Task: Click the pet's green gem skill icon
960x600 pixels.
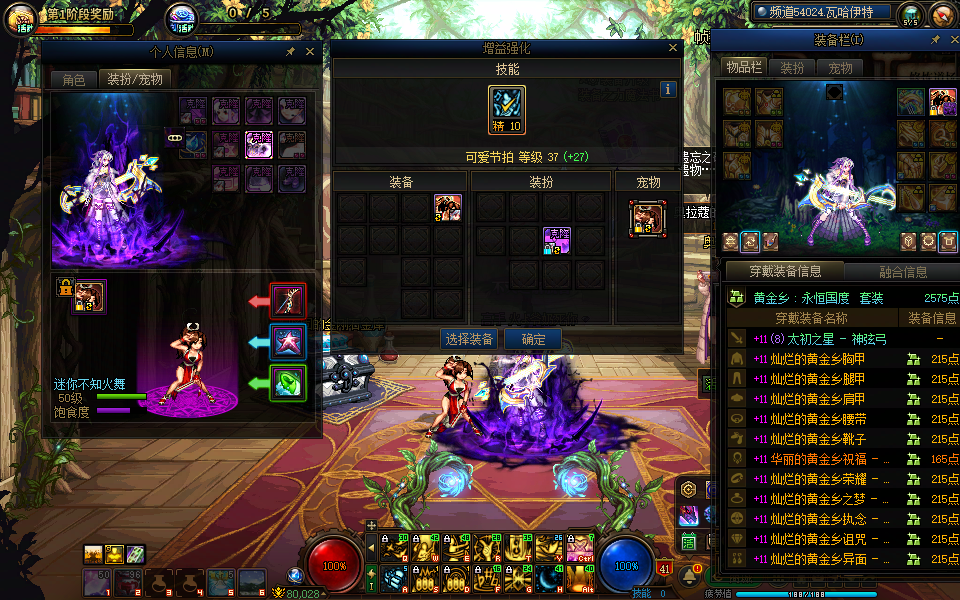Action: tap(288, 382)
